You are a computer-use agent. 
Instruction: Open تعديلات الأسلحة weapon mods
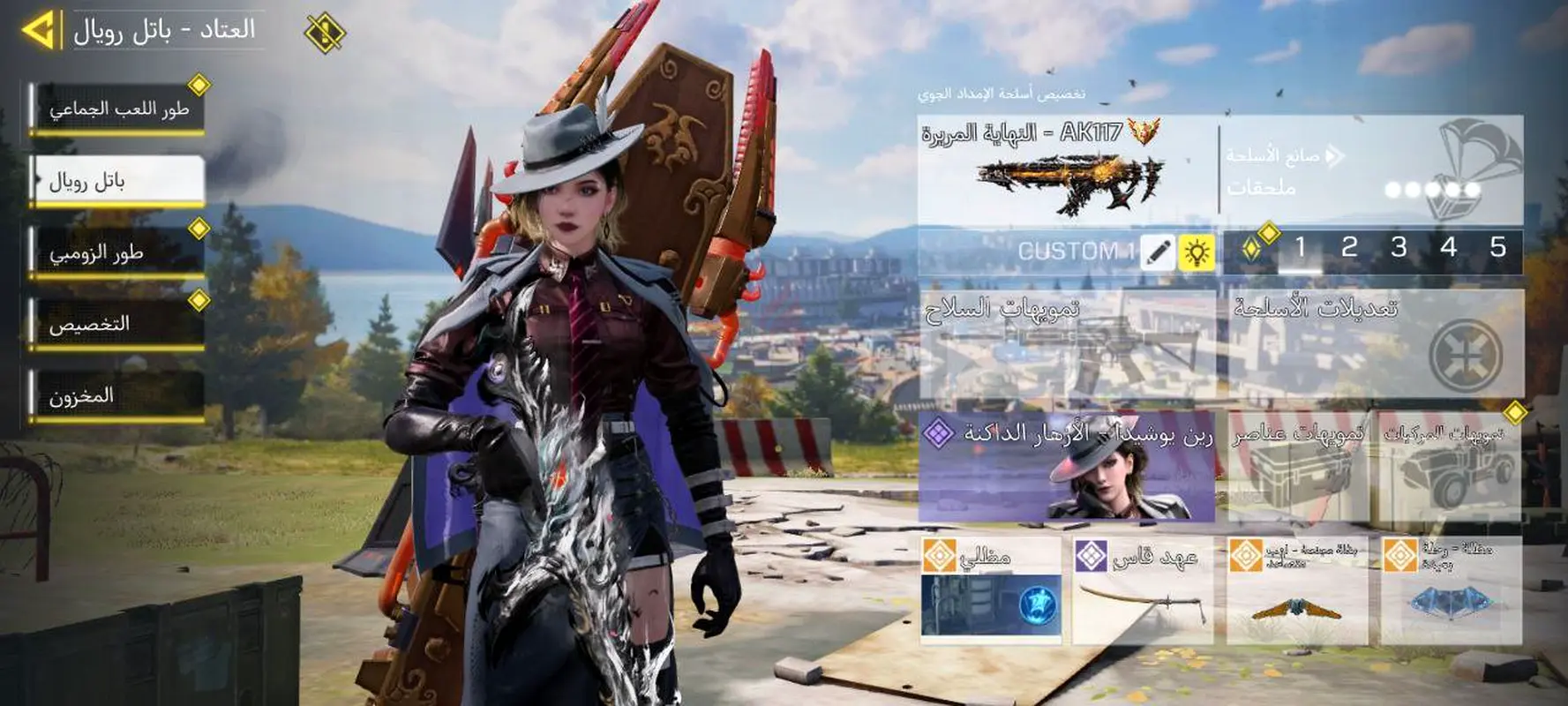[x=1375, y=344]
